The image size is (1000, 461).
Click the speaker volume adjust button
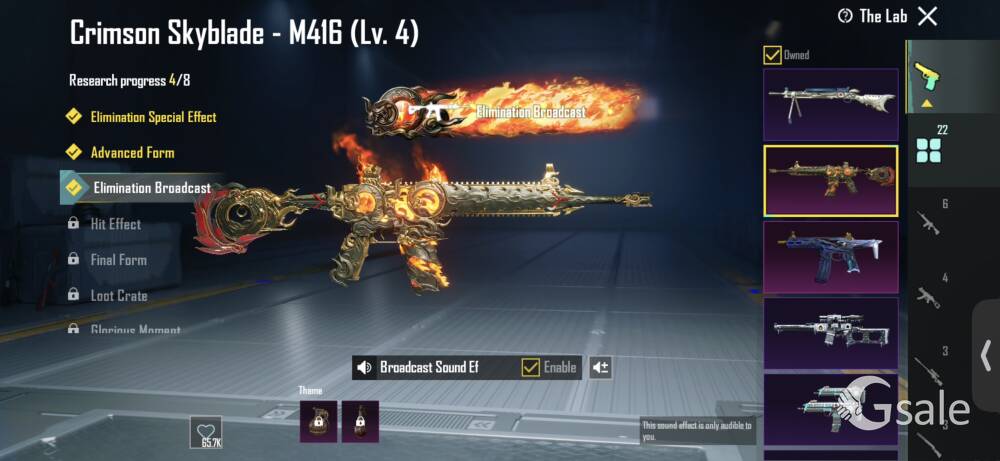tap(600, 368)
